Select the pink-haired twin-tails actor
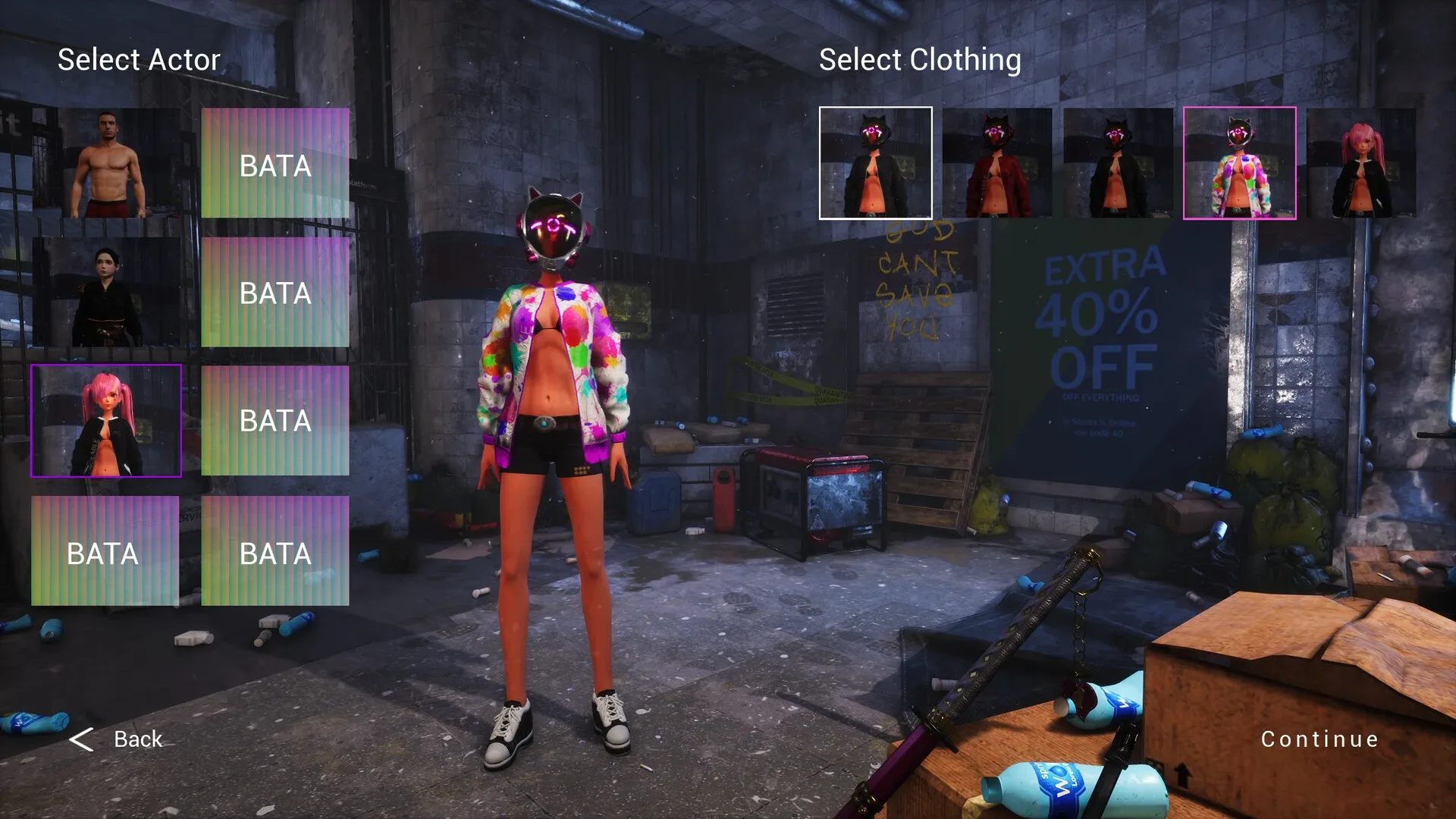 pos(106,421)
